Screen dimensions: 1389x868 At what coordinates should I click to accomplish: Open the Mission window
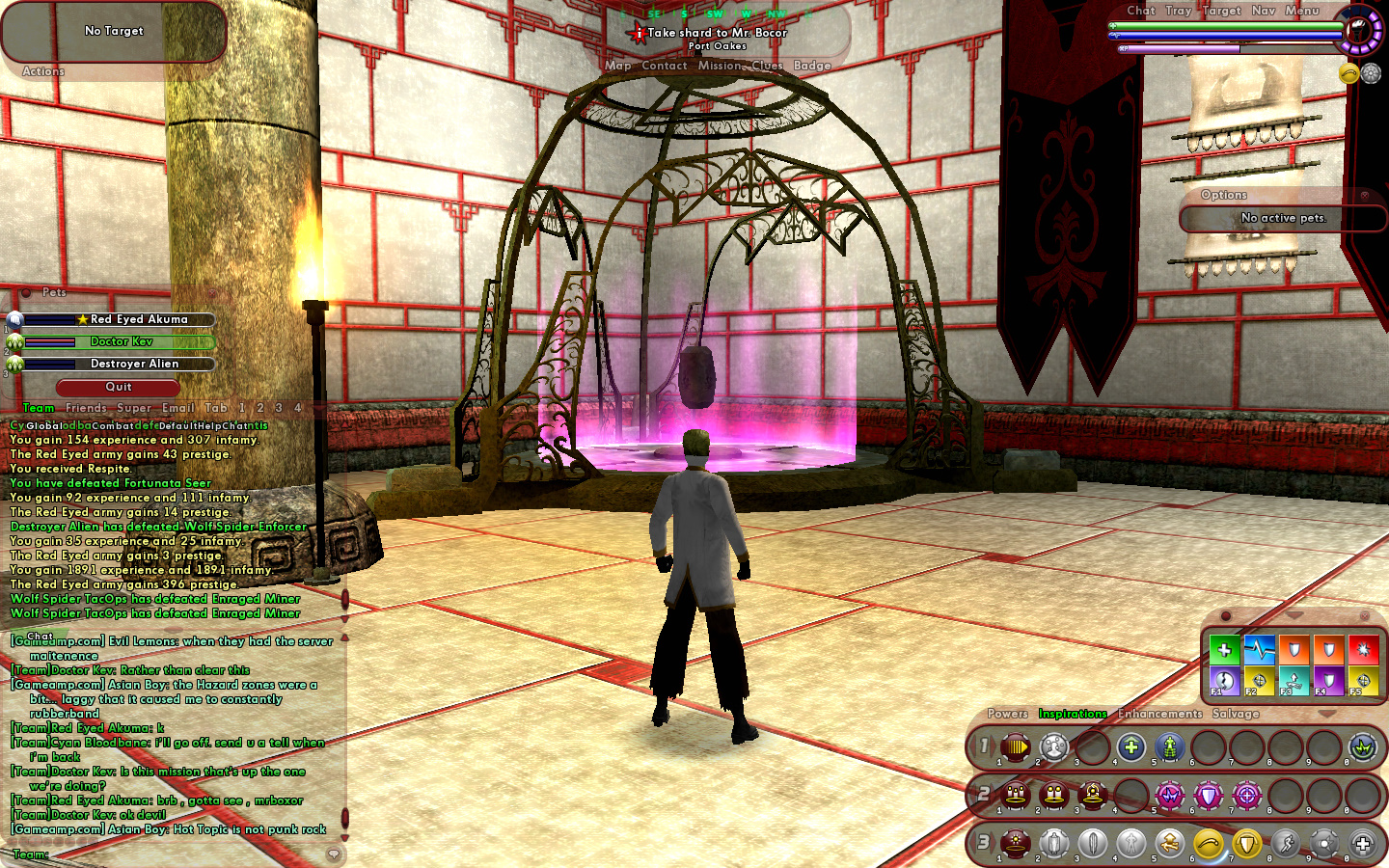click(721, 66)
